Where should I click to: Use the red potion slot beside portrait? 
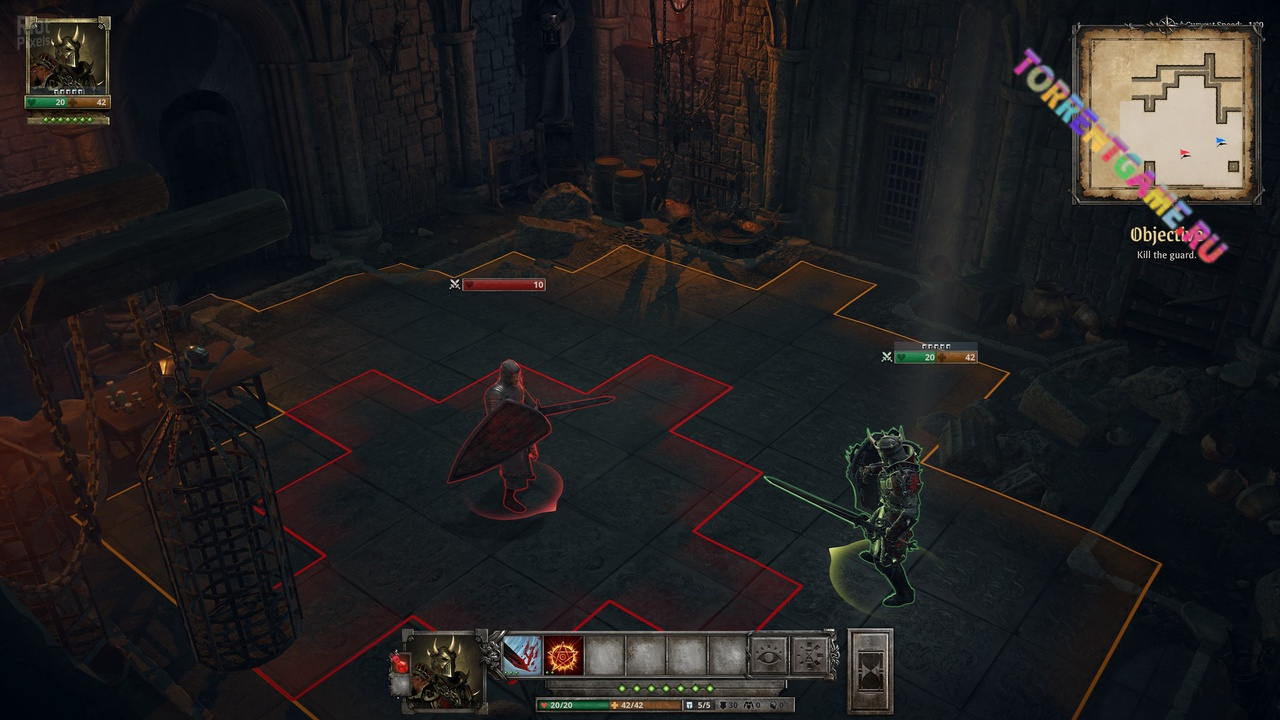click(399, 663)
